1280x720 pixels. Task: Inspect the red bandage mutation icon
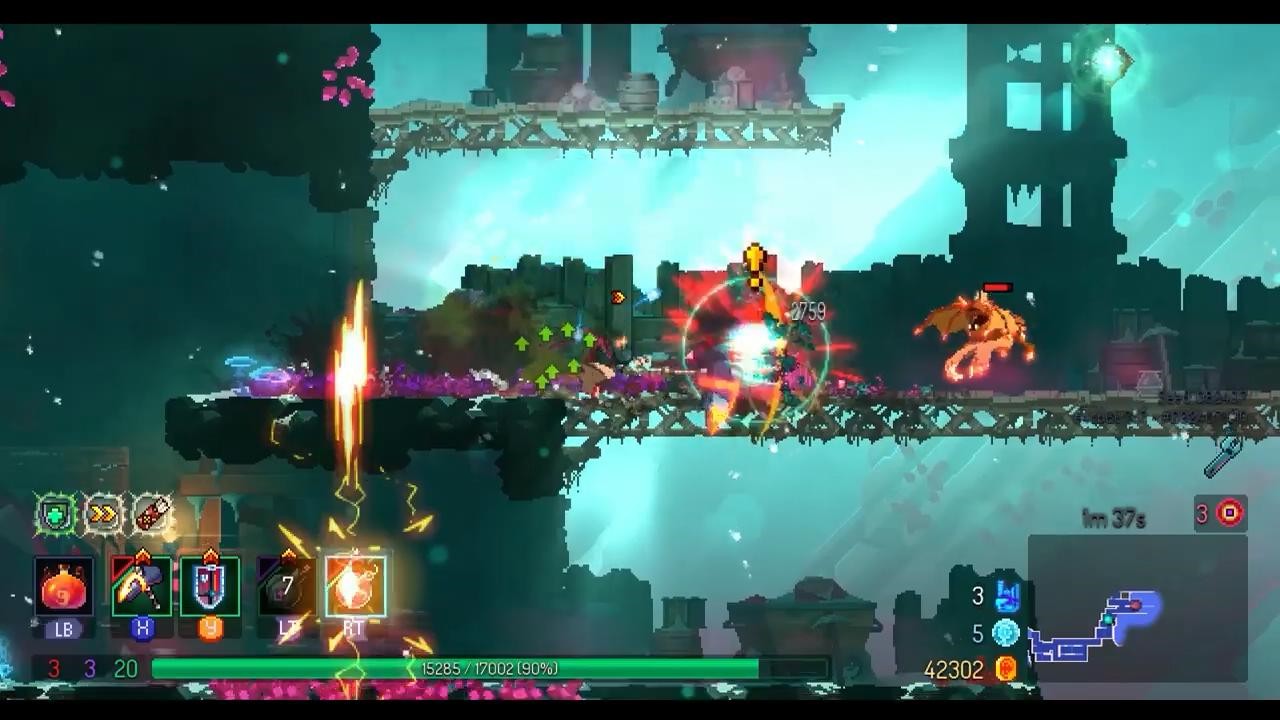(151, 516)
